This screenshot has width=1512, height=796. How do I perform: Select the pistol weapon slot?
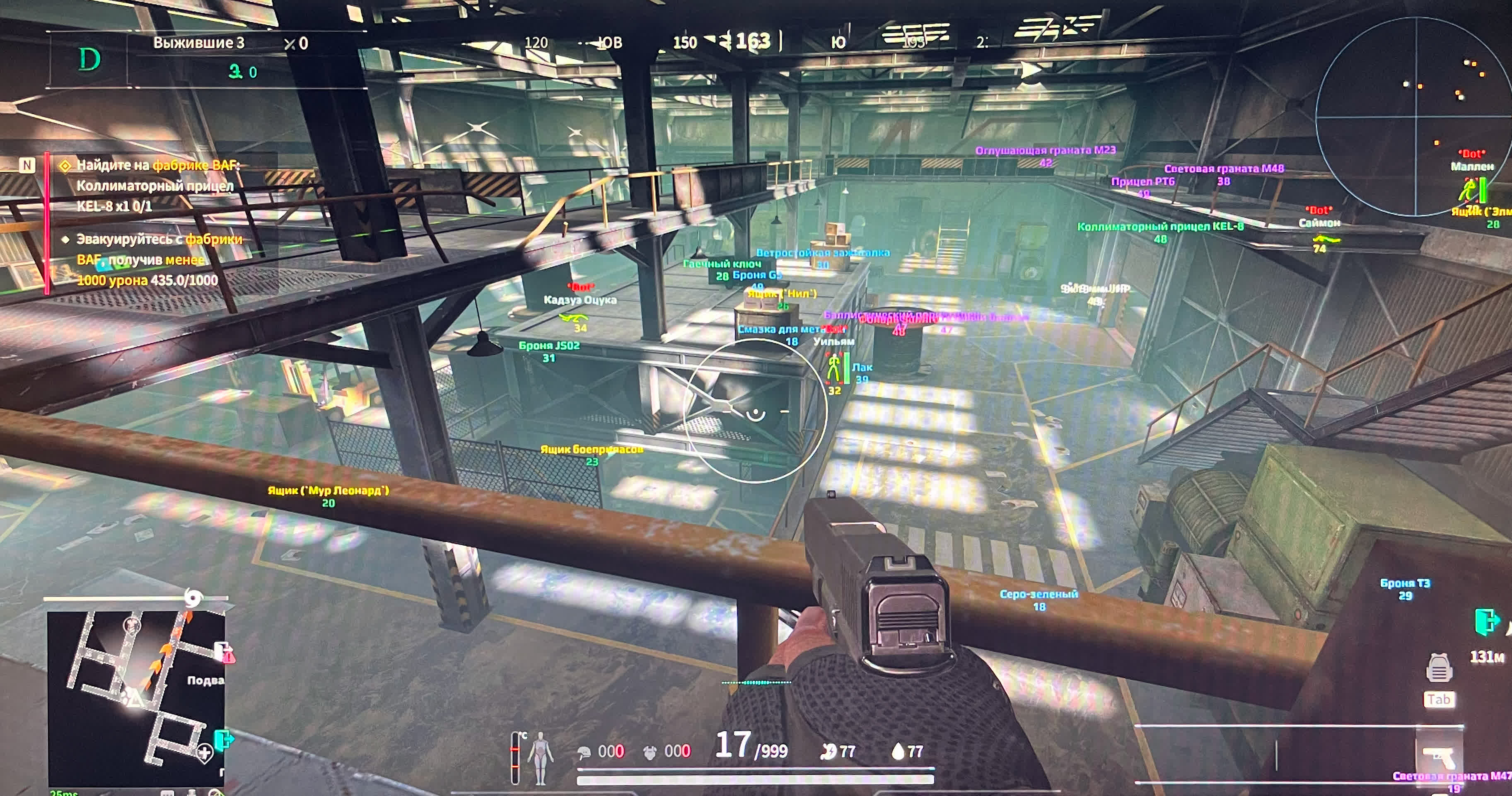pos(1439,755)
